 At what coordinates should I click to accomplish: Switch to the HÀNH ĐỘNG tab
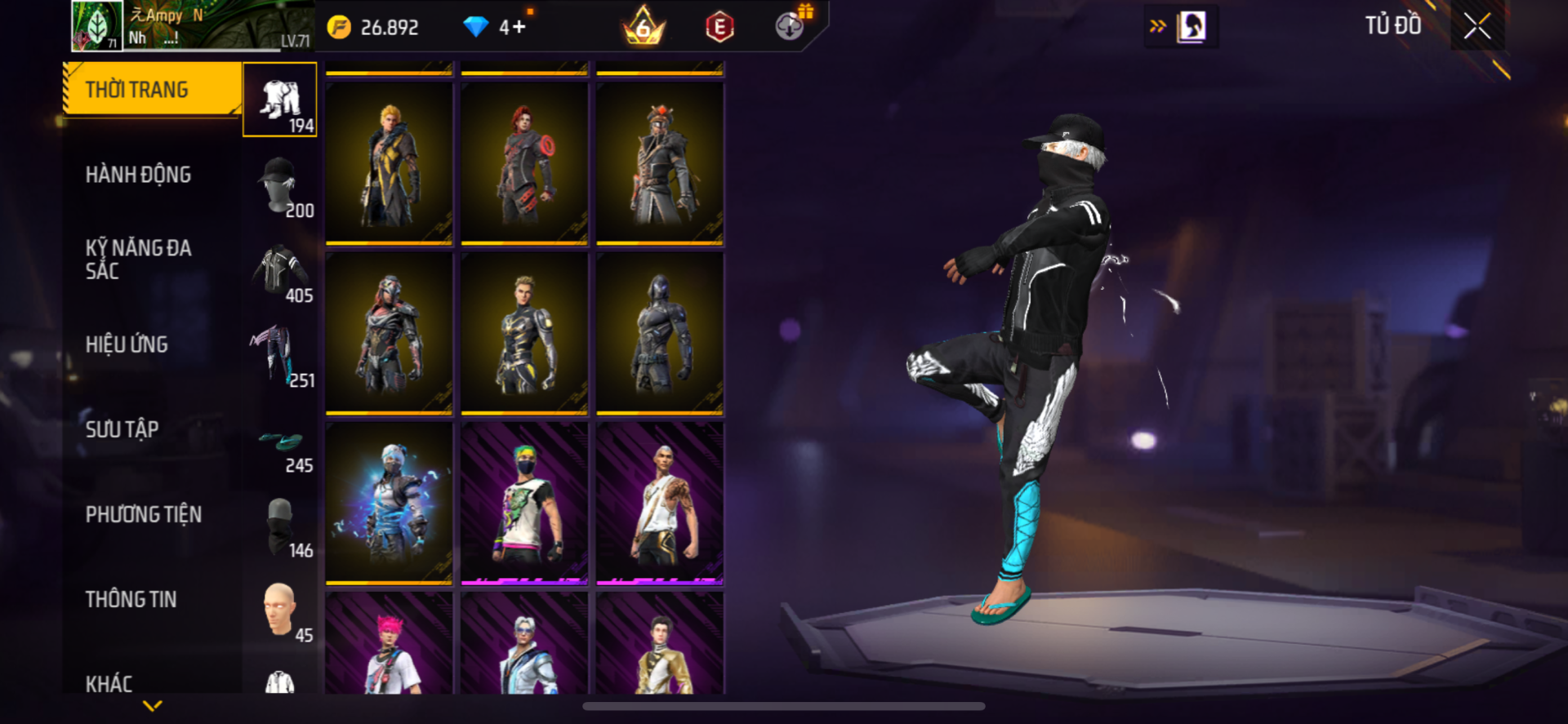tap(139, 175)
